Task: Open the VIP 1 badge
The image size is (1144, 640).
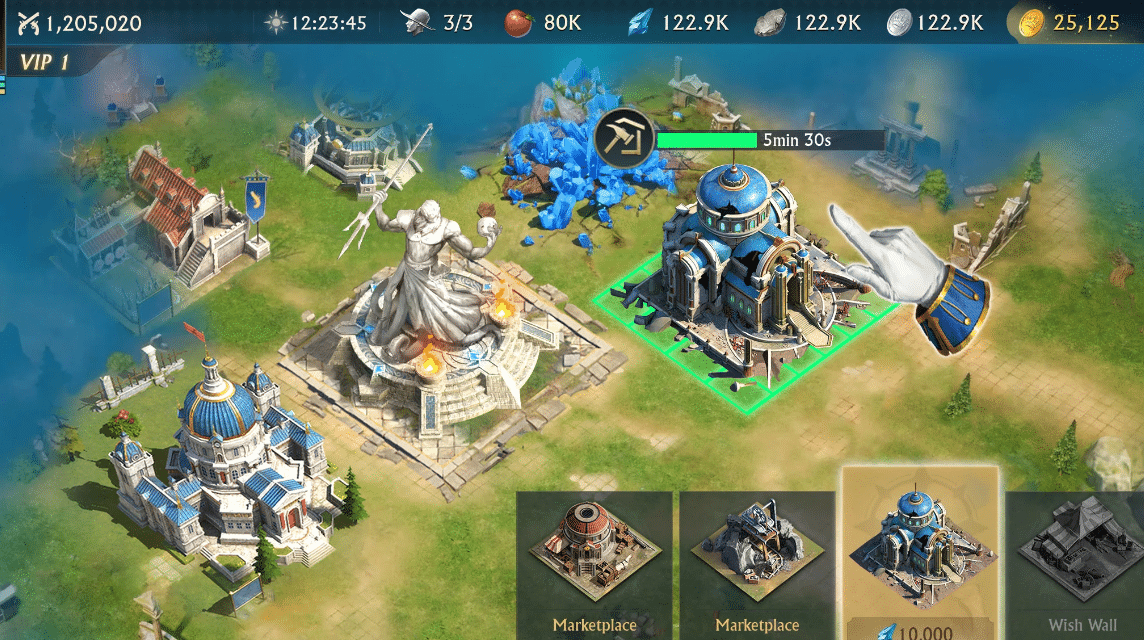Action: coord(43,63)
